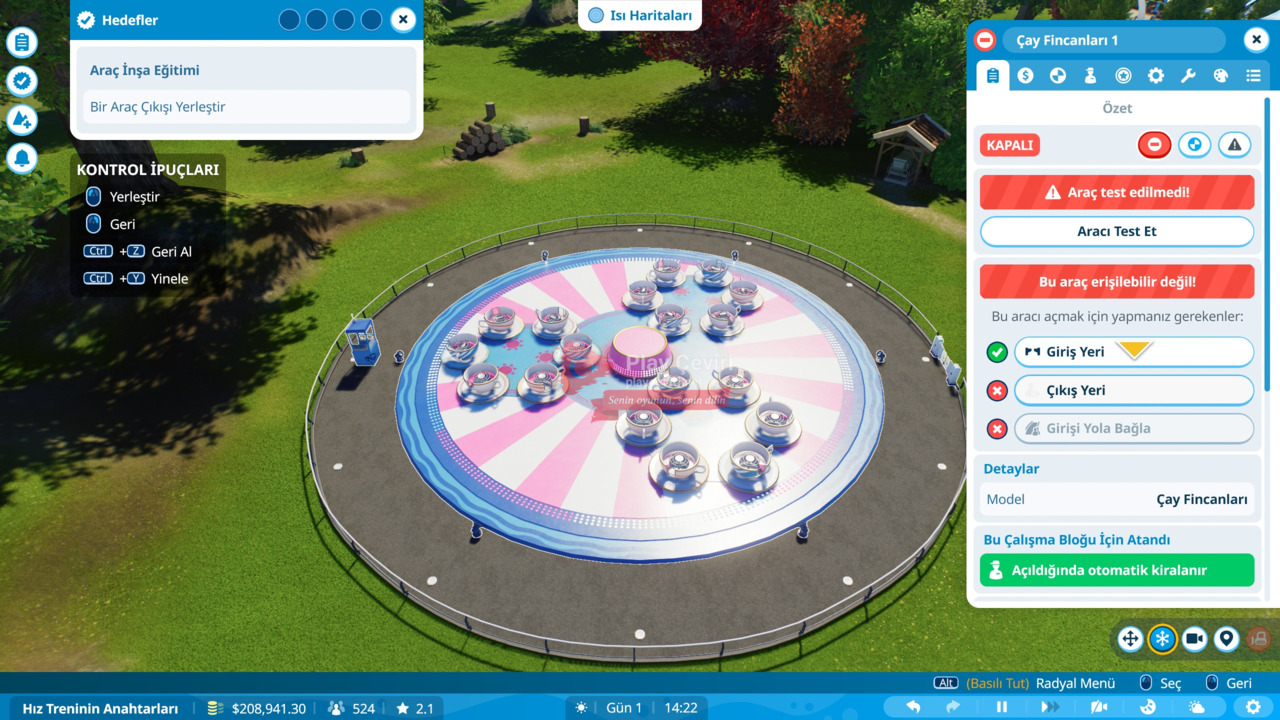The height and width of the screenshot is (720, 1280).
Task: Click the bell notifications icon
Action: point(22,158)
